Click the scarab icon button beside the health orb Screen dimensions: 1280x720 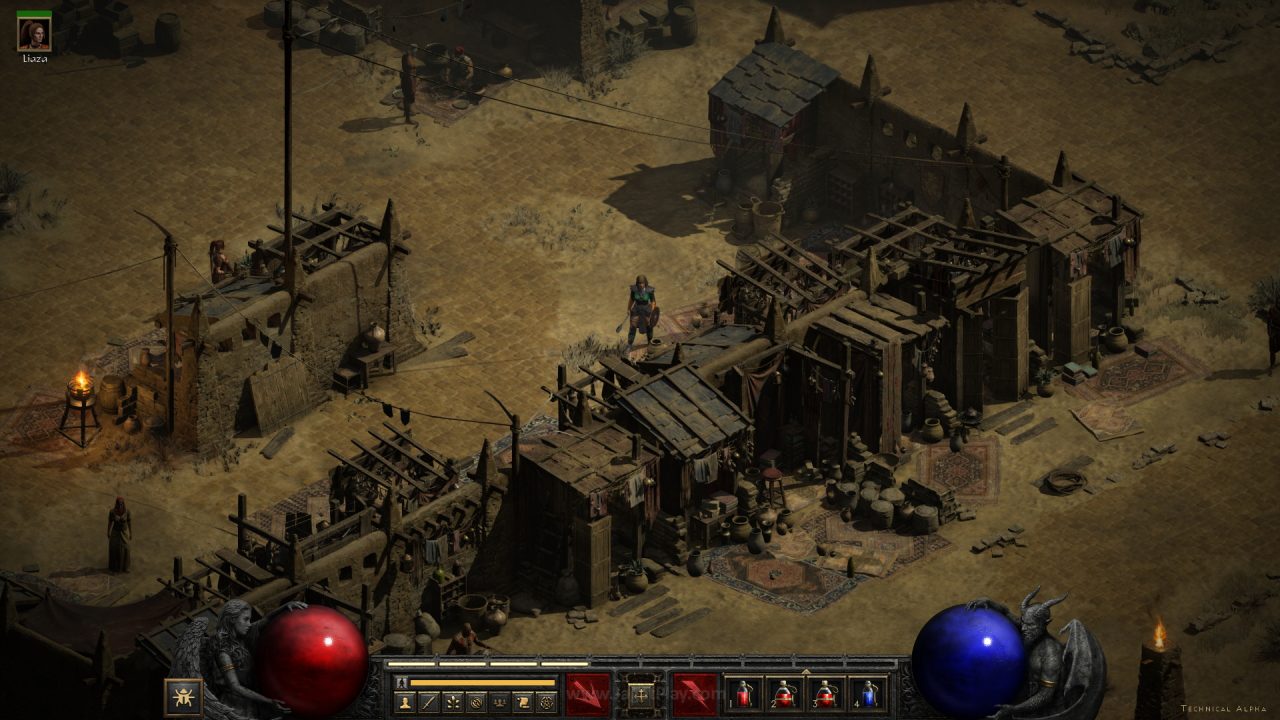tap(183, 696)
